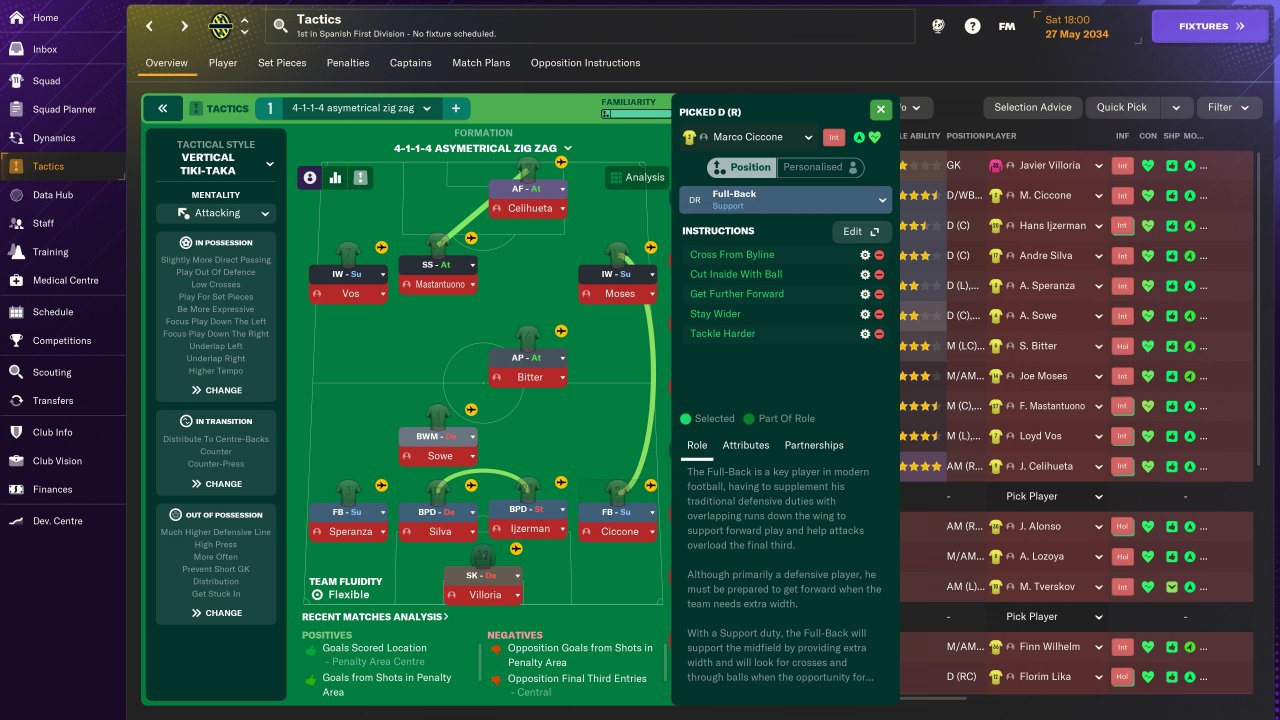
Task: Open the Filter dropdown
Action: click(1228, 107)
